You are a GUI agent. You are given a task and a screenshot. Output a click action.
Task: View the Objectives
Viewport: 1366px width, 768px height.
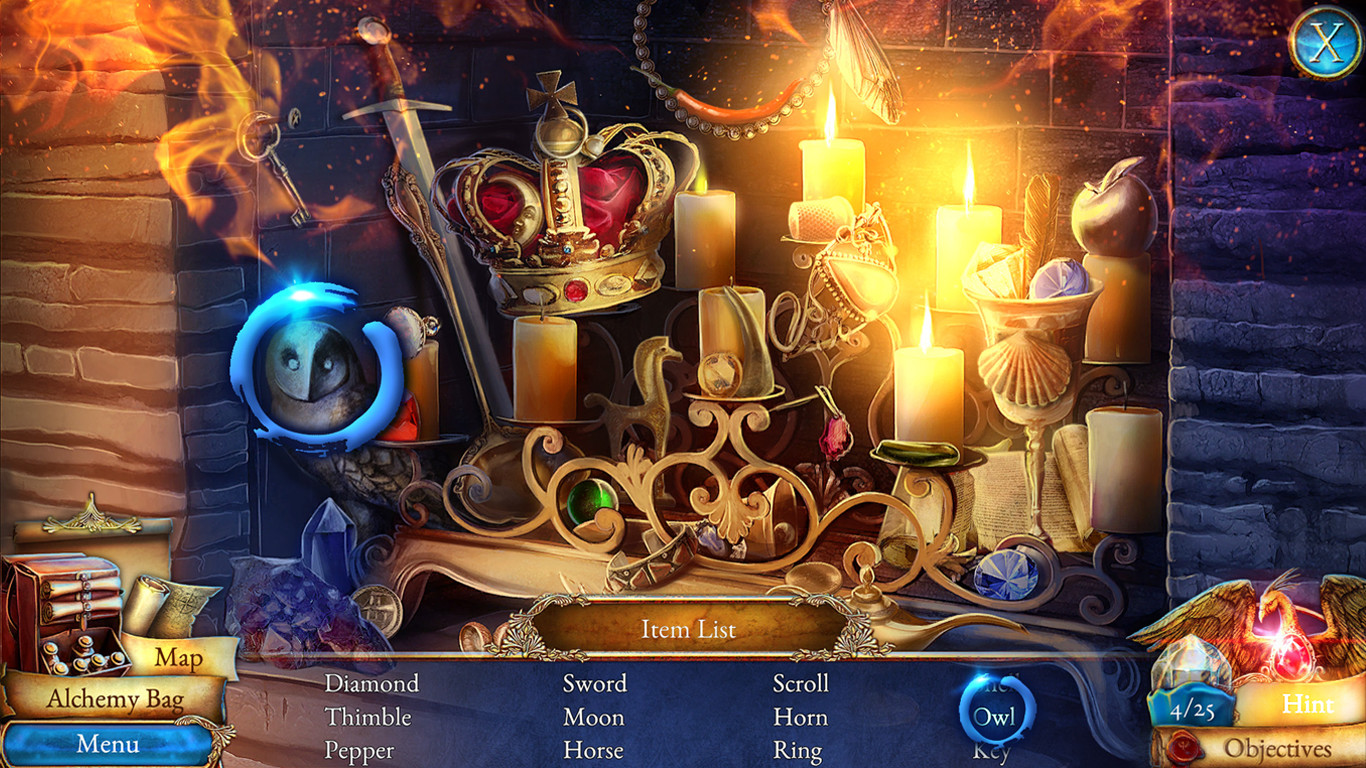click(1277, 748)
